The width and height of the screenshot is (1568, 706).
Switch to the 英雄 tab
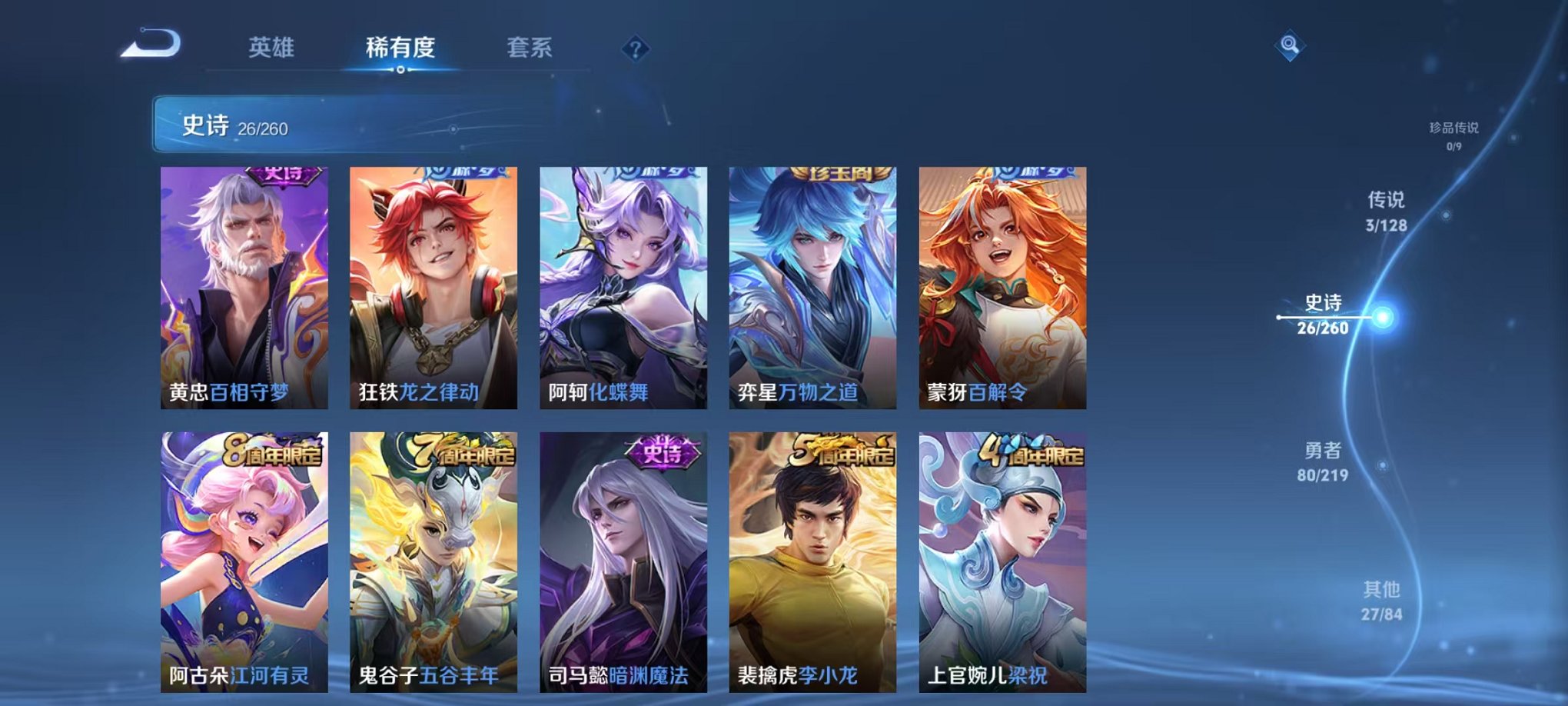pos(273,48)
